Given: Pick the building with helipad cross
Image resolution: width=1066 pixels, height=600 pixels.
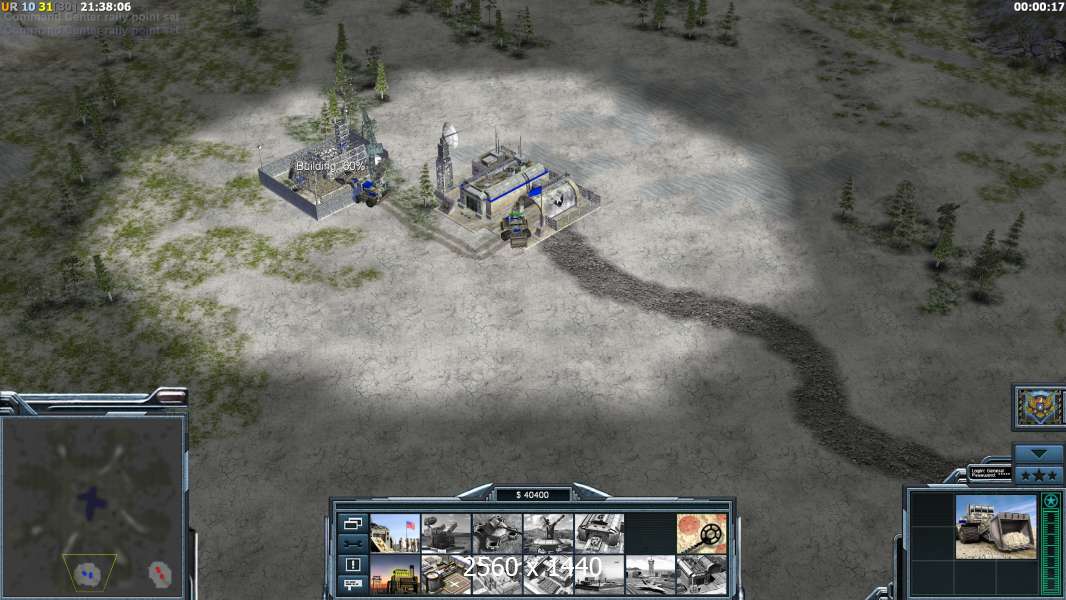Looking at the screenshot, I should click(446, 575).
